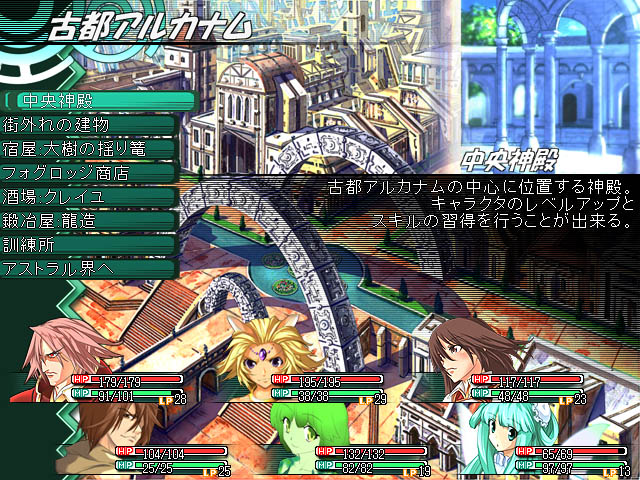Select 中央神殿 in the town menu

coord(90,101)
